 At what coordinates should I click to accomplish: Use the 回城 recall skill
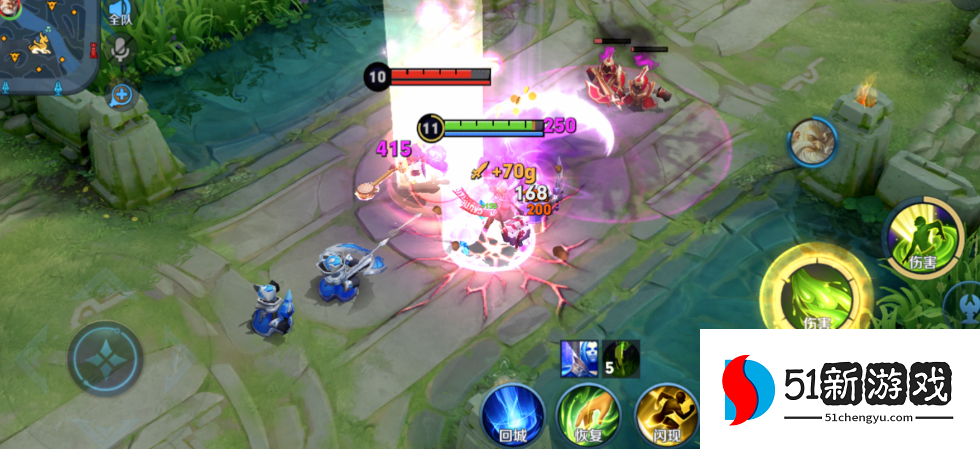(512, 412)
